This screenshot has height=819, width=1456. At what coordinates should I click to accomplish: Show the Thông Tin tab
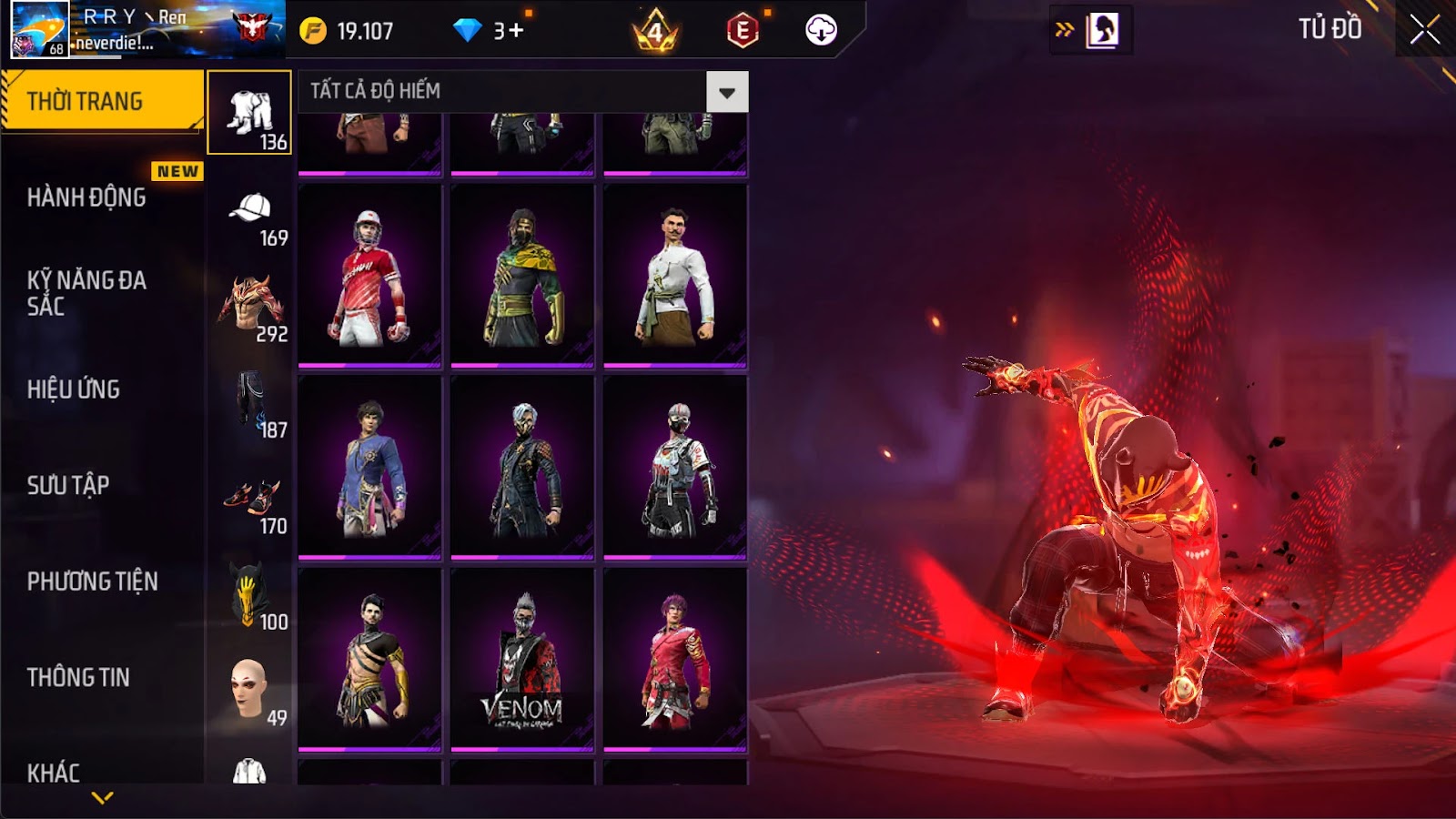pos(78,677)
